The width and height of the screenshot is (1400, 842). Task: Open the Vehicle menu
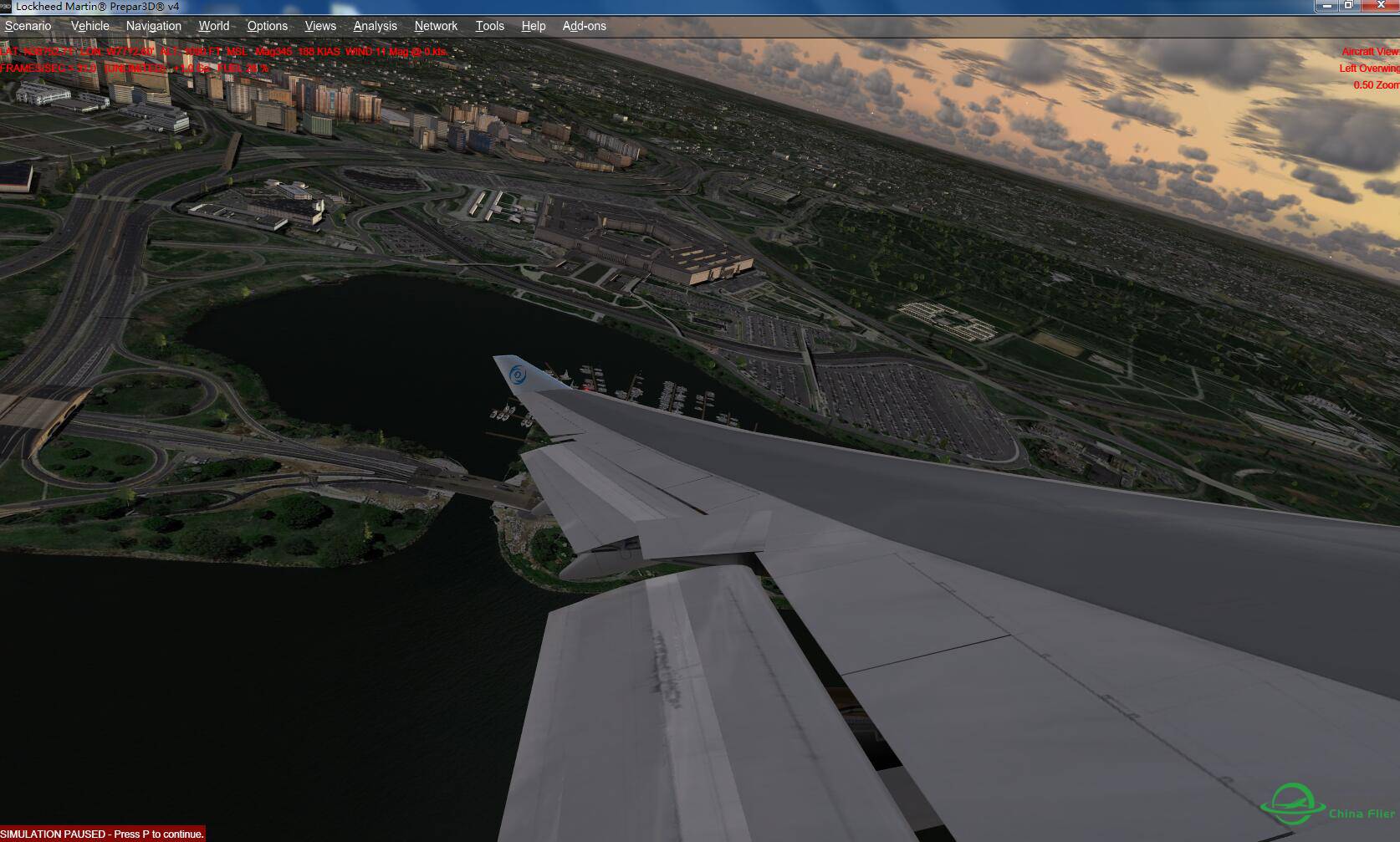[90, 26]
